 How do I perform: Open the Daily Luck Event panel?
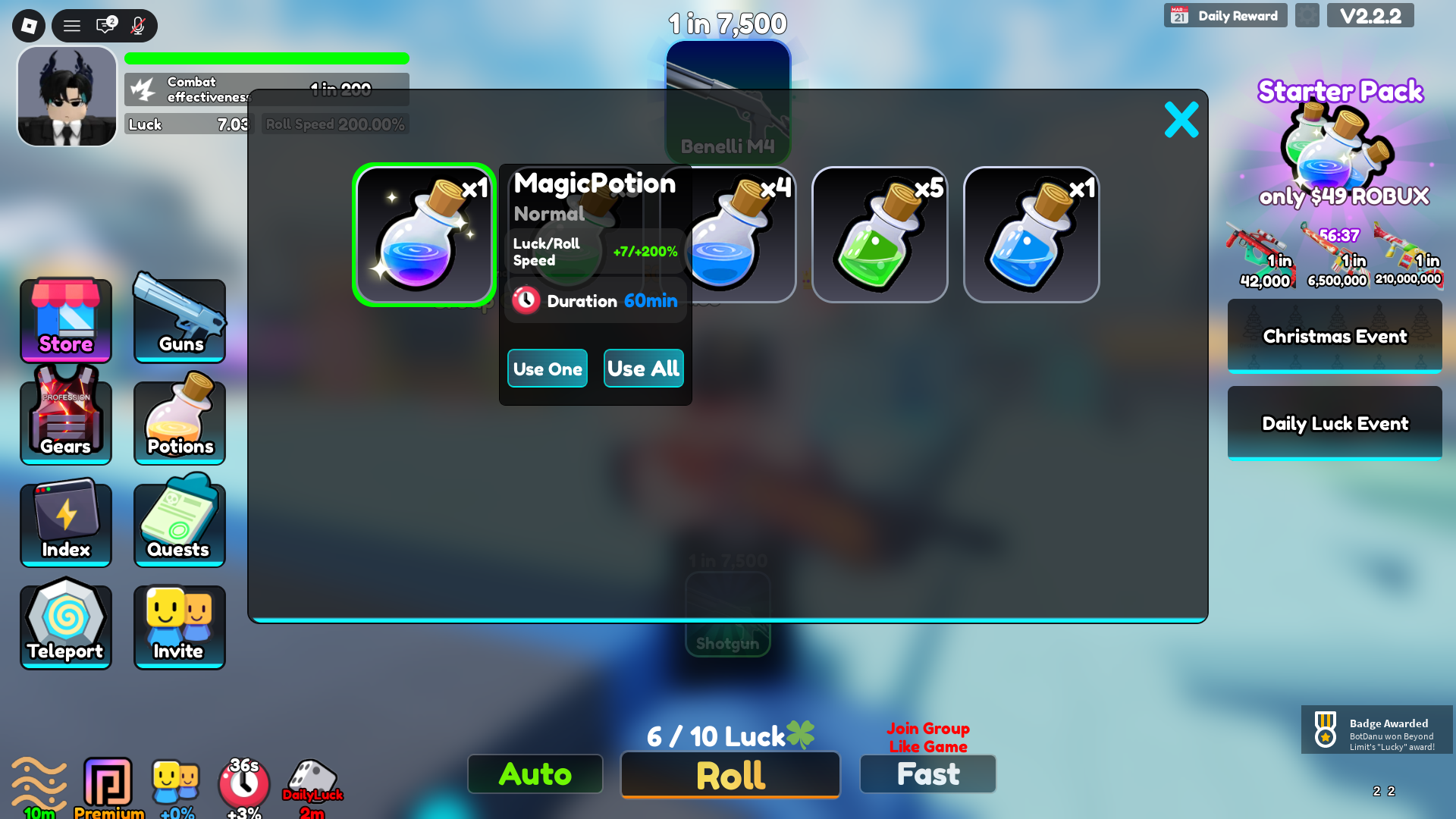coord(1334,423)
